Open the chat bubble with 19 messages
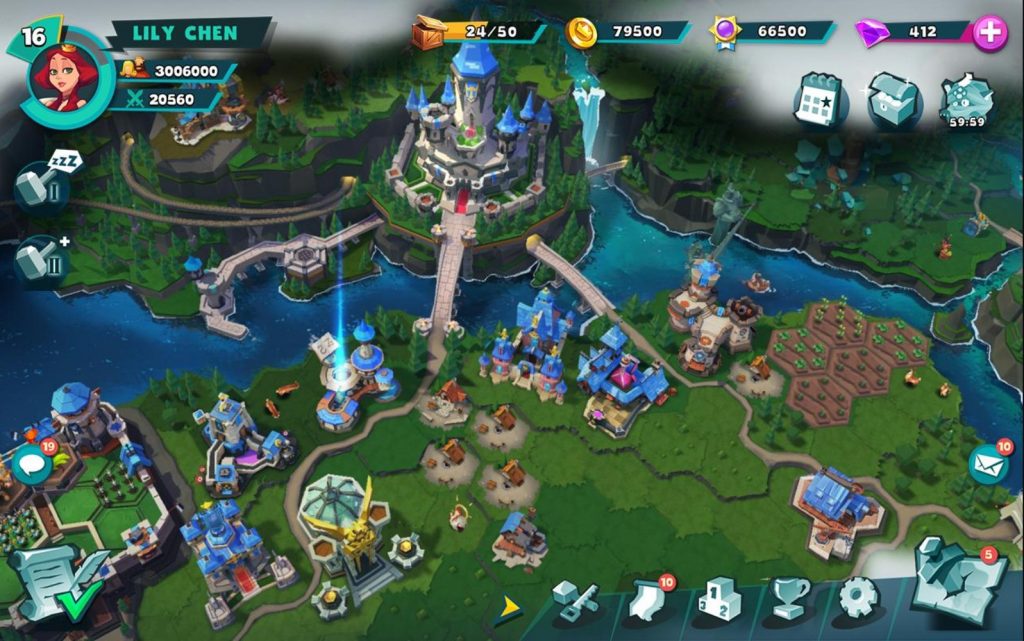This screenshot has width=1024, height=641. pos(32,464)
